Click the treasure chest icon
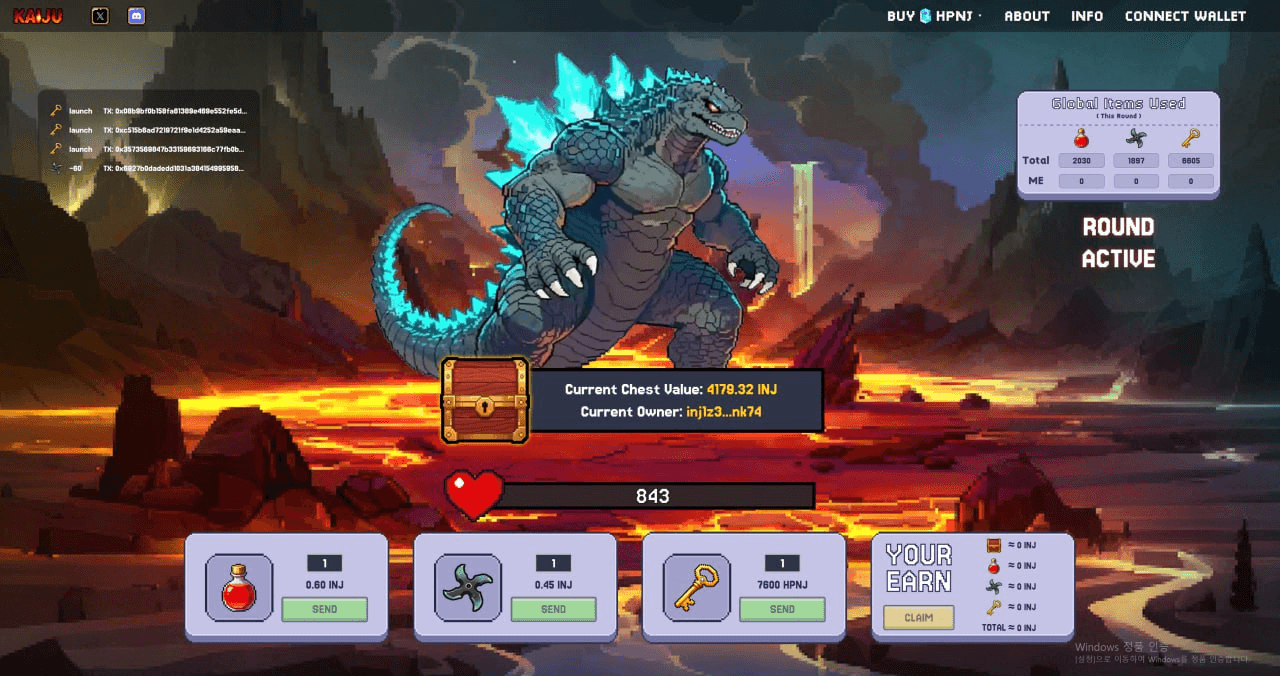Viewport: 1280px width, 676px height. point(485,400)
